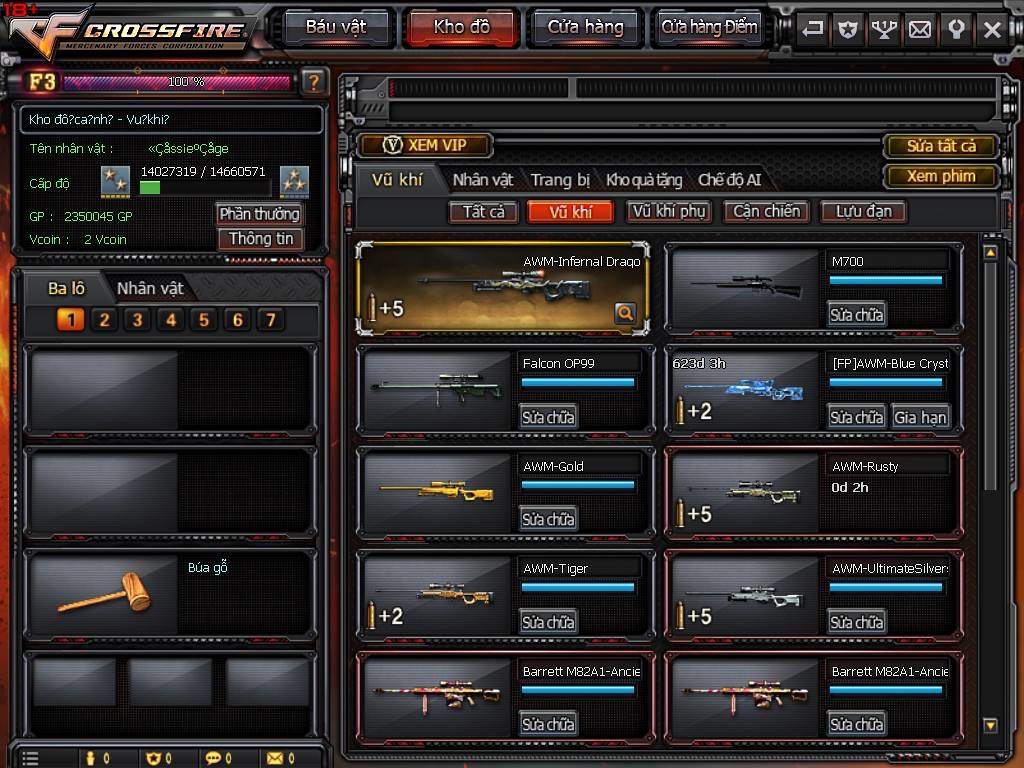The image size is (1024, 768).
Task: Select the Chế độ AI tab
Action: pyautogui.click(x=729, y=180)
